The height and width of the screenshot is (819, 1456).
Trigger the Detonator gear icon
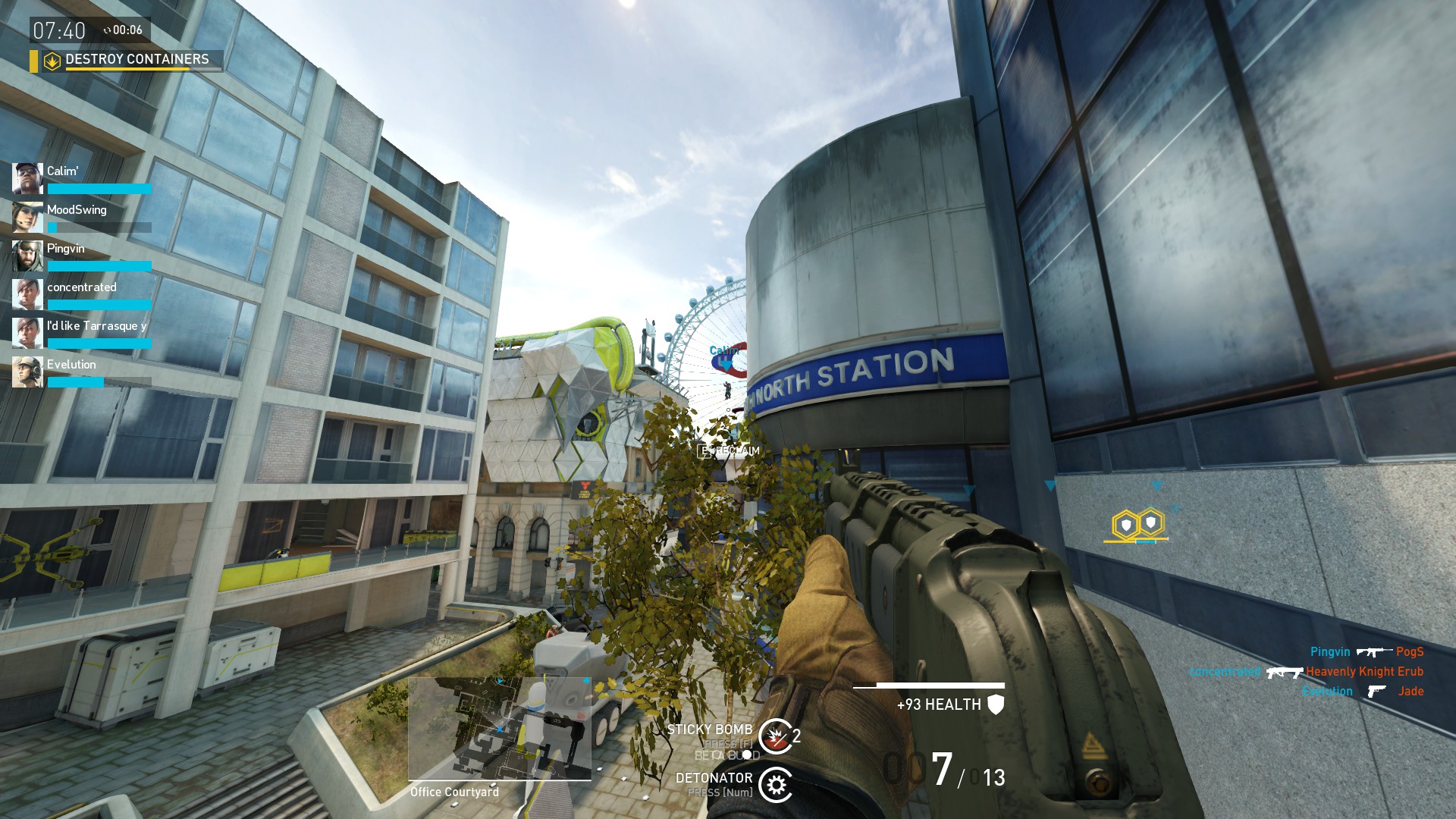point(775,785)
